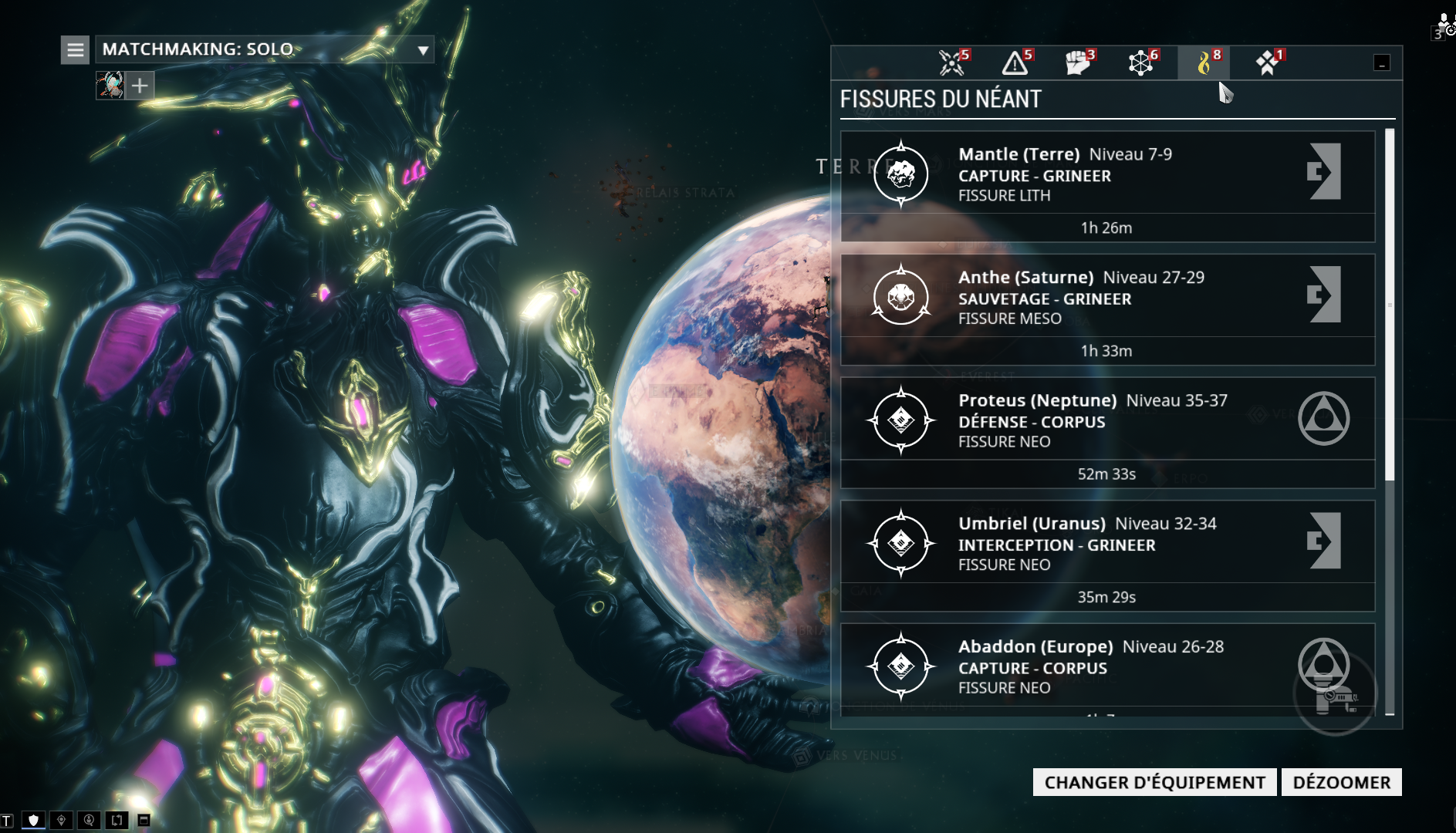This screenshot has height=833, width=1456.
Task: Open the map pin chat tab
Action: click(61, 820)
